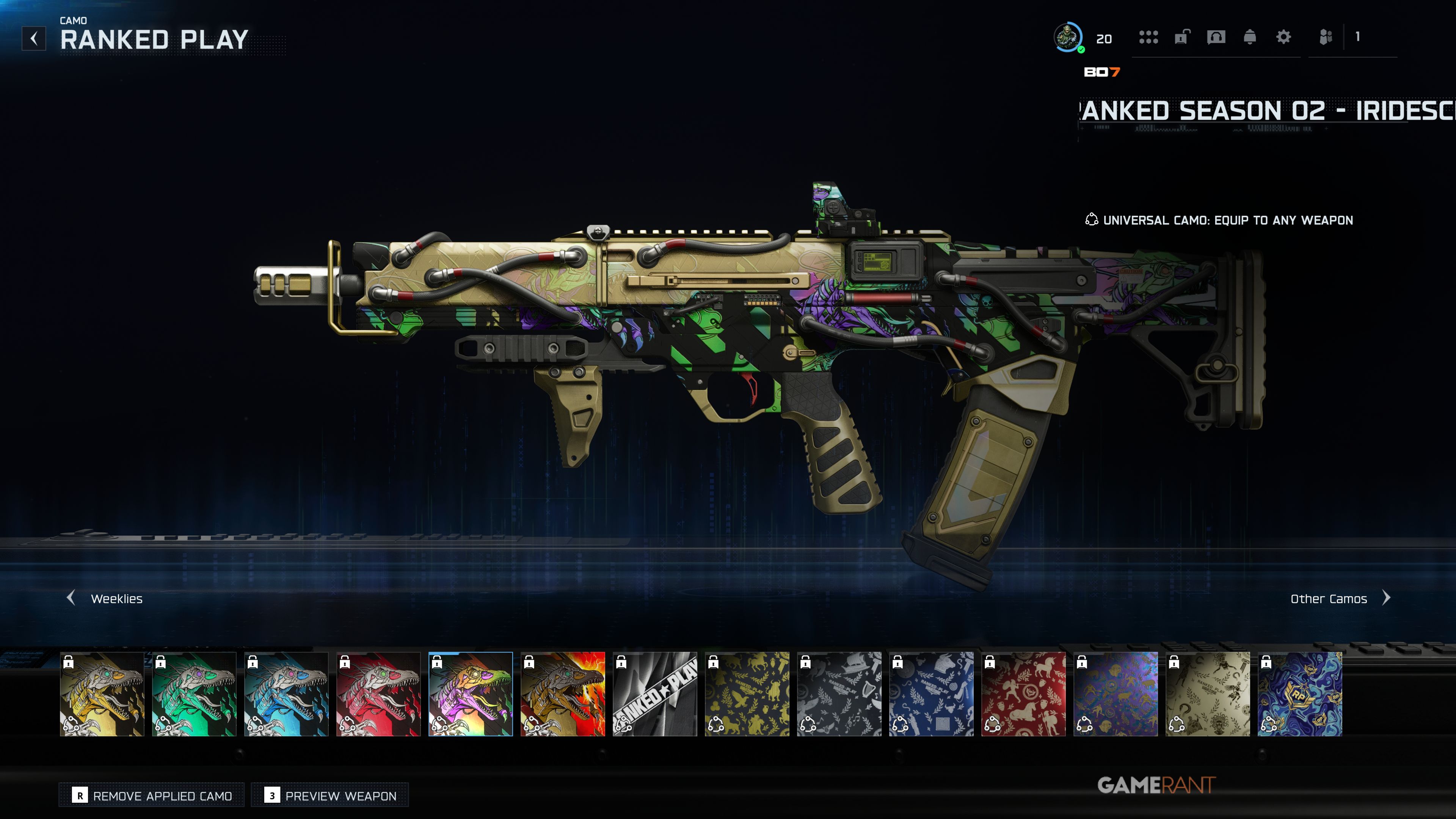
Task: Choose the blue swirl RP emblem camo
Action: click(1300, 693)
